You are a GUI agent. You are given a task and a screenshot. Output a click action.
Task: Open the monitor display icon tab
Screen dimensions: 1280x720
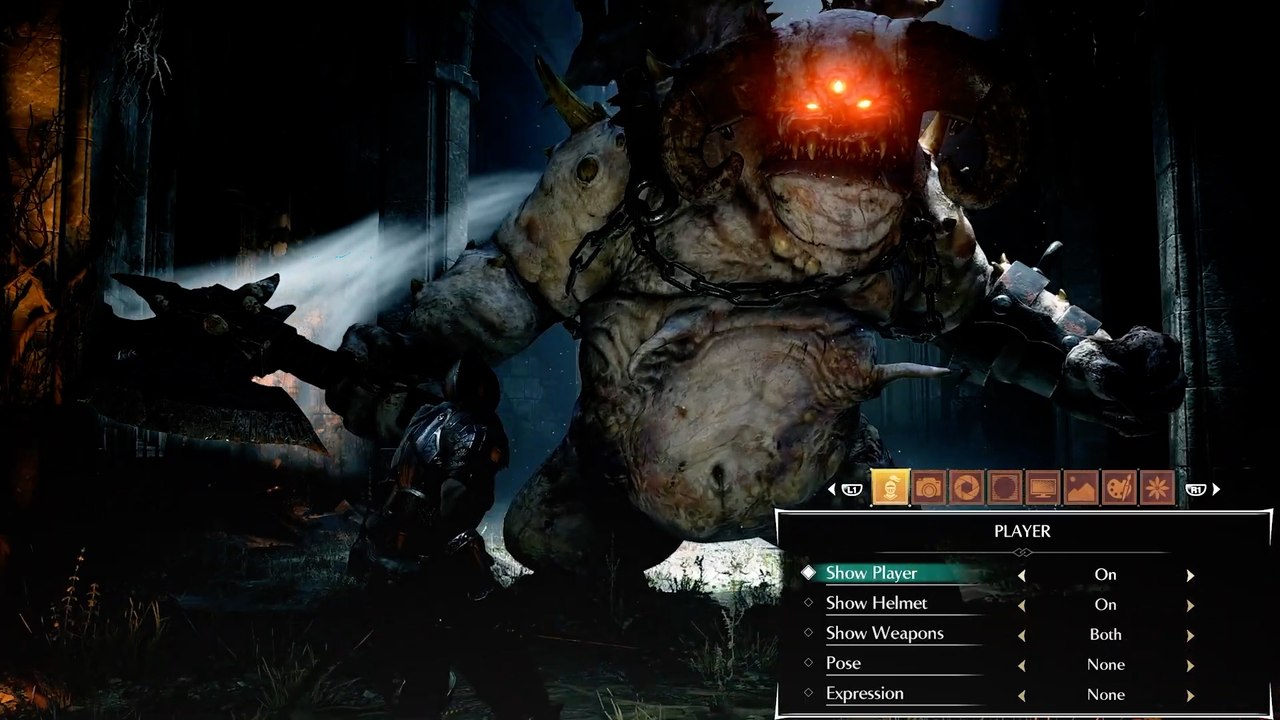[1043, 488]
